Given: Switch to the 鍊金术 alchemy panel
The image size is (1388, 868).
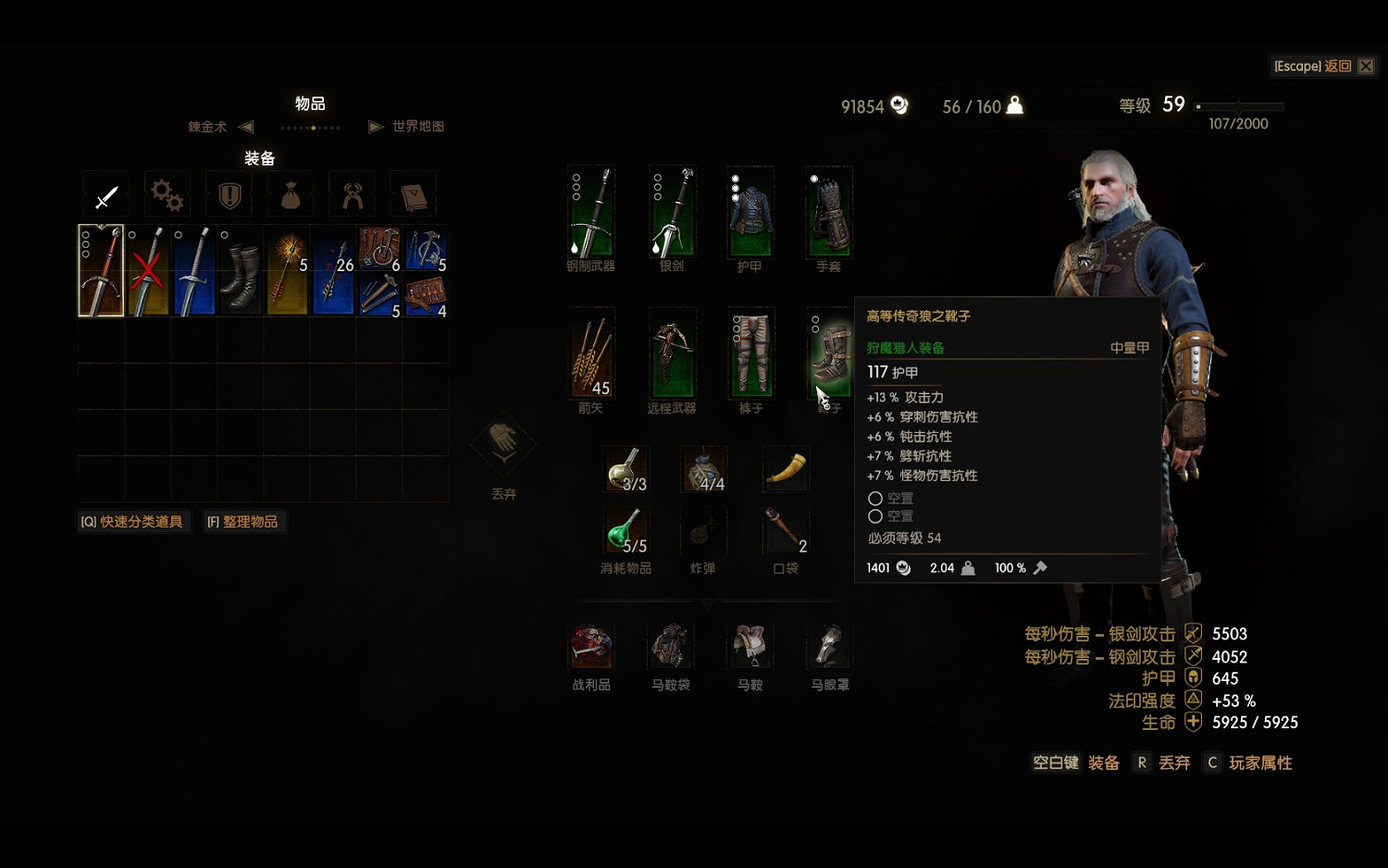Looking at the screenshot, I should [x=205, y=127].
